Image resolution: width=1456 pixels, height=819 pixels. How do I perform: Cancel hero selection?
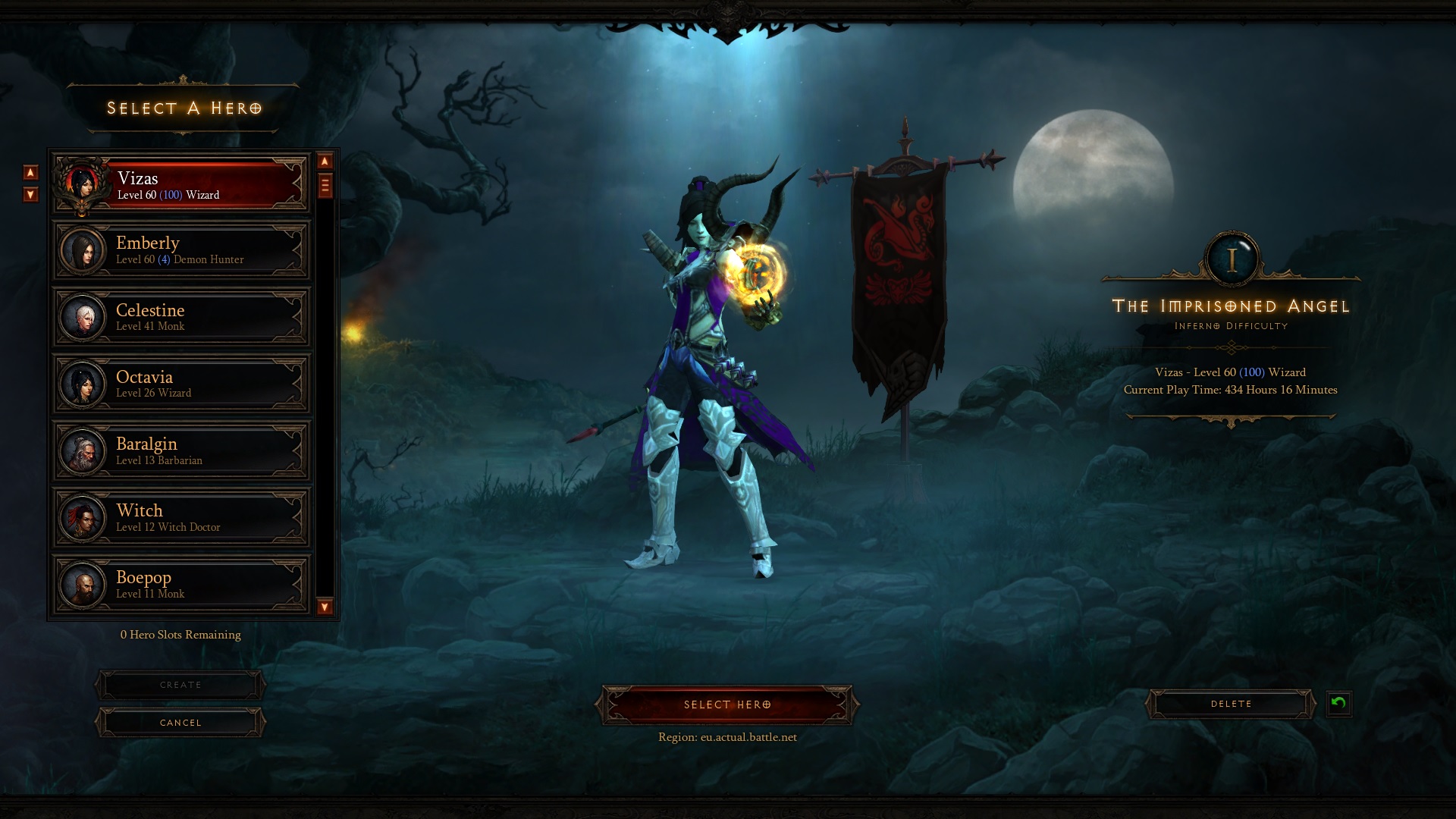coord(180,723)
